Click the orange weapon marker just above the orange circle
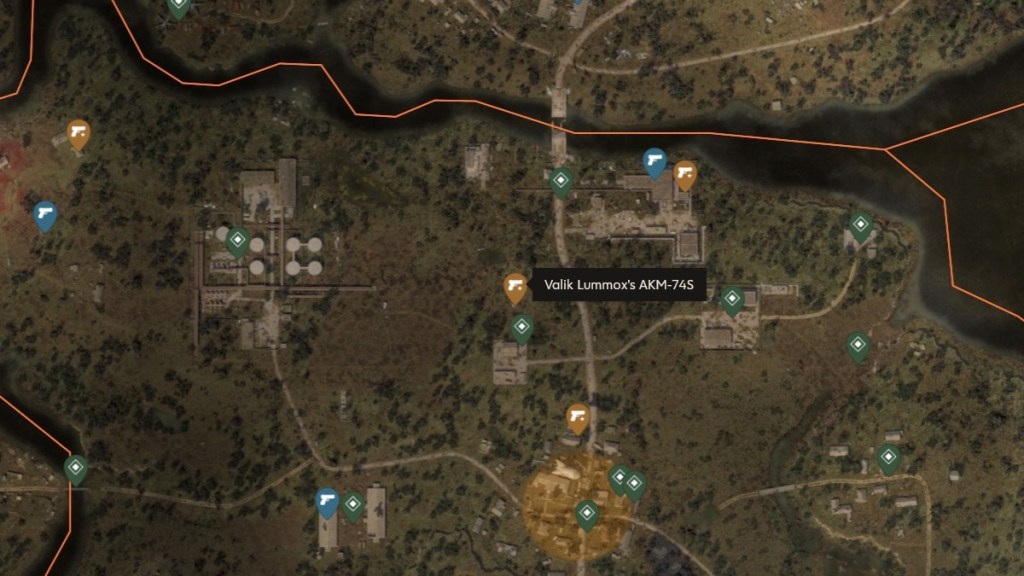This screenshot has height=576, width=1024. point(577,416)
